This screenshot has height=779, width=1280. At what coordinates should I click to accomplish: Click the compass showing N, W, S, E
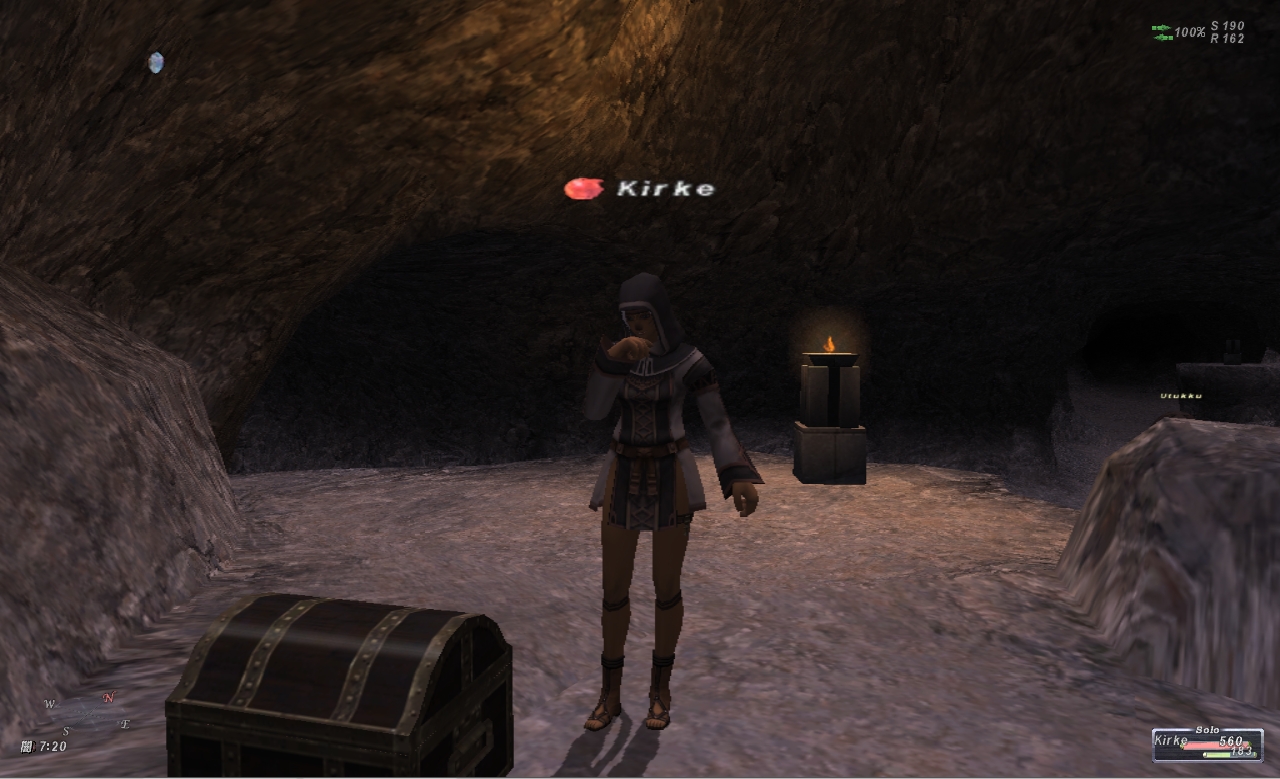tap(89, 712)
